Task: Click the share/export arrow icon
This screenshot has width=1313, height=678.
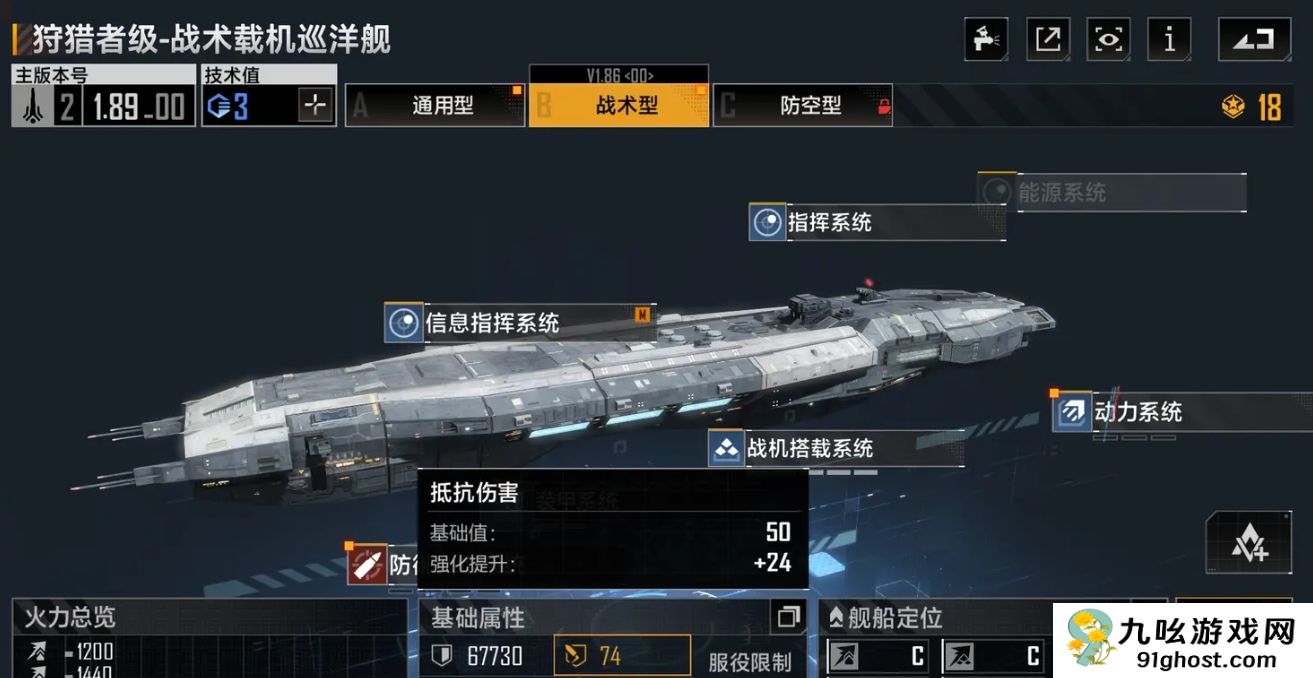Action: (x=1048, y=39)
